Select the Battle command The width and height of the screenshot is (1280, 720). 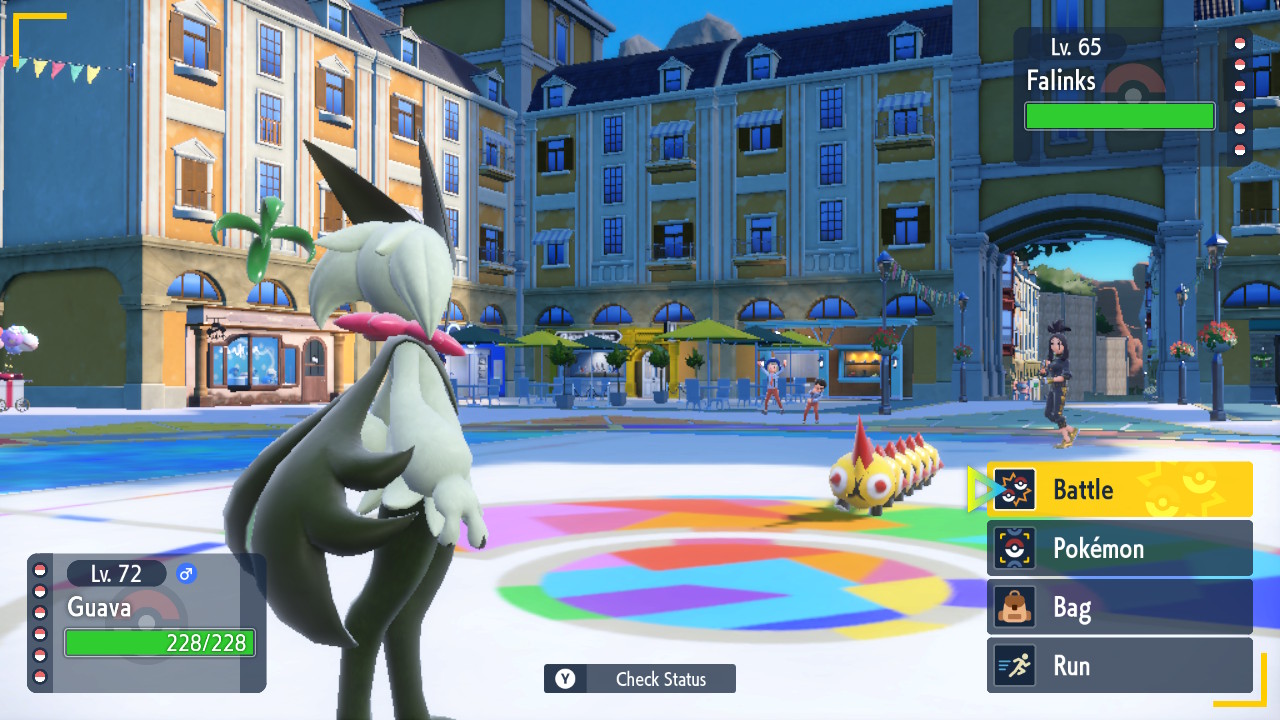coord(1119,489)
